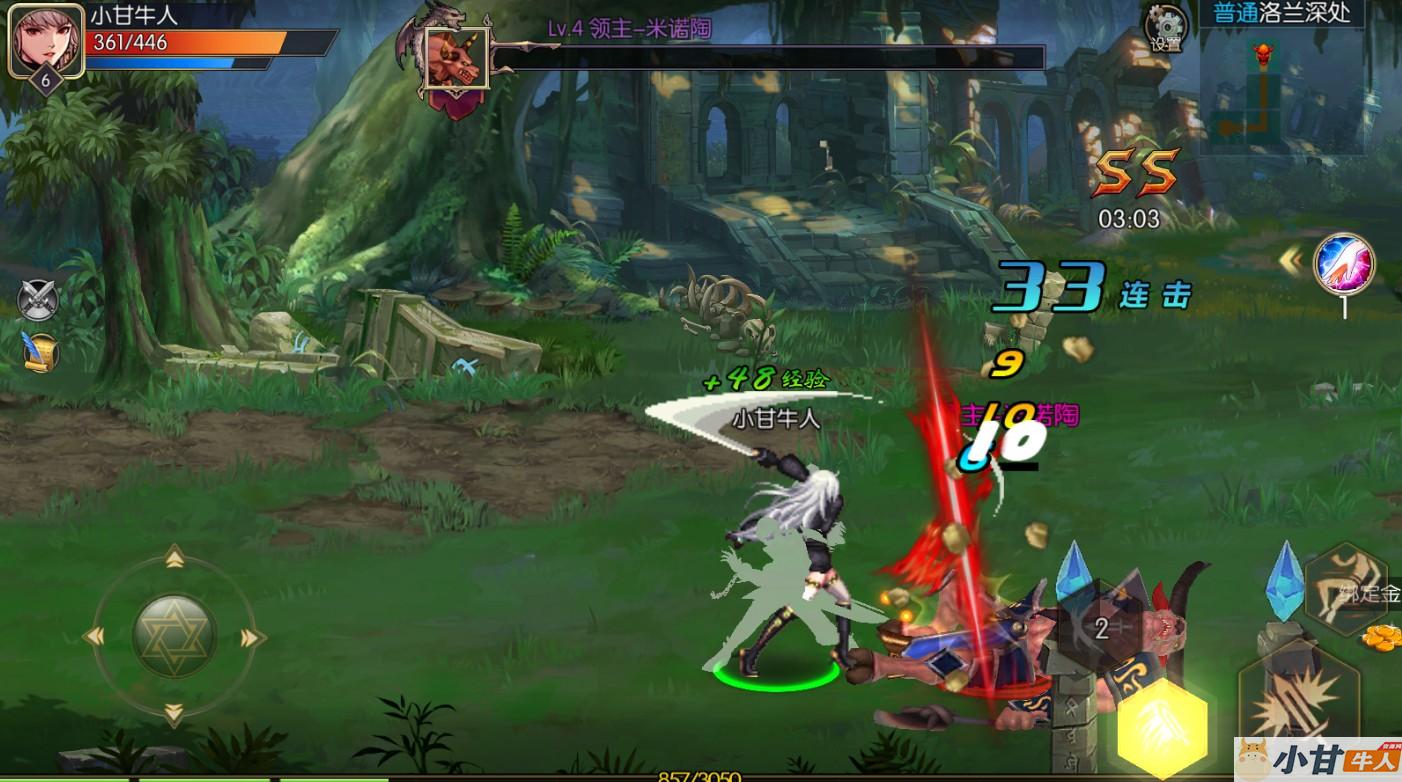Use the blue-red orb consumable item
The width and height of the screenshot is (1402, 782).
[x=1344, y=263]
